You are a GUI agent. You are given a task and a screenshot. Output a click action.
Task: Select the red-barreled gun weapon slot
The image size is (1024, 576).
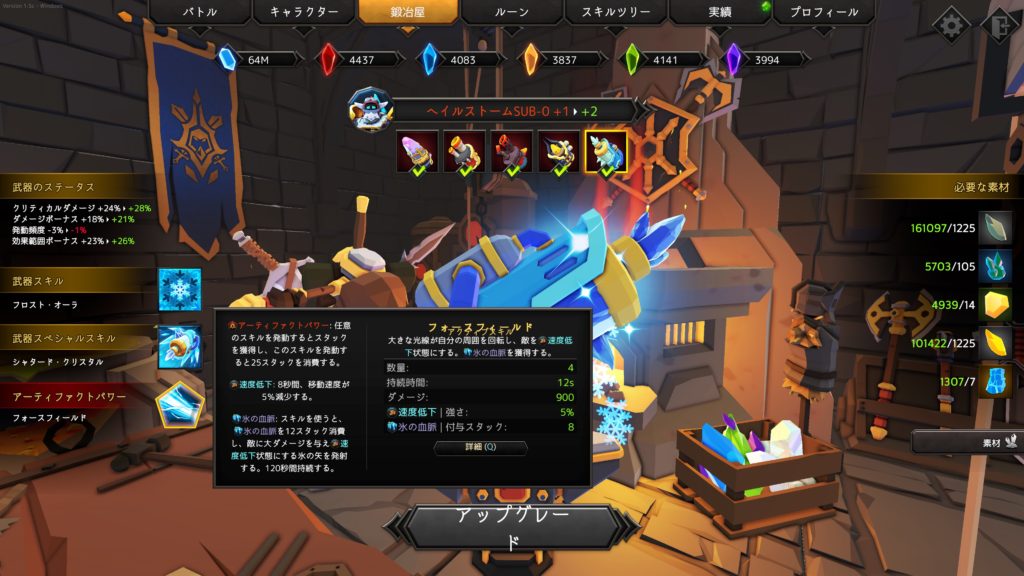pos(511,151)
